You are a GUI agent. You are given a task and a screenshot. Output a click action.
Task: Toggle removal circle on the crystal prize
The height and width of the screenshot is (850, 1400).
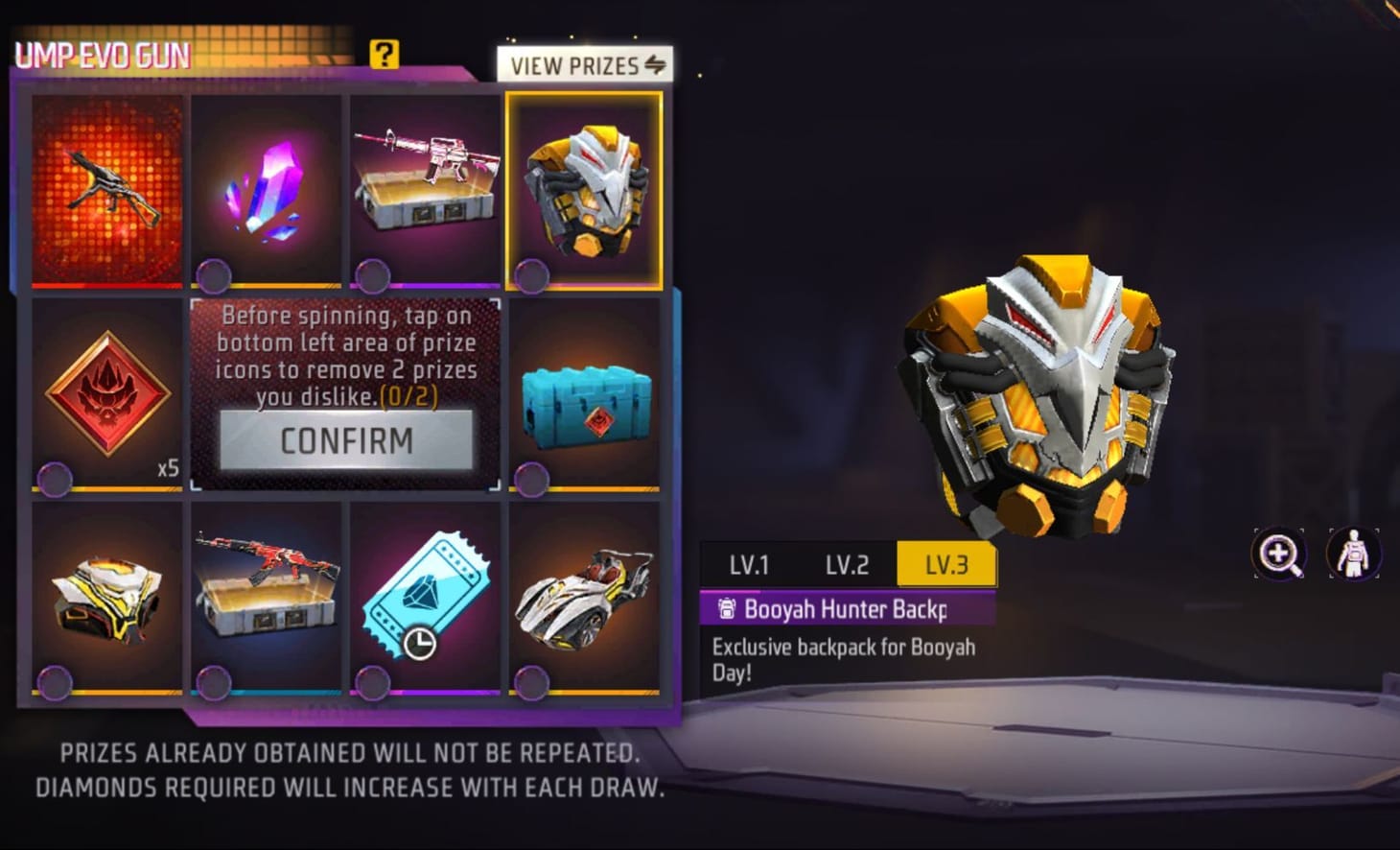(212, 275)
